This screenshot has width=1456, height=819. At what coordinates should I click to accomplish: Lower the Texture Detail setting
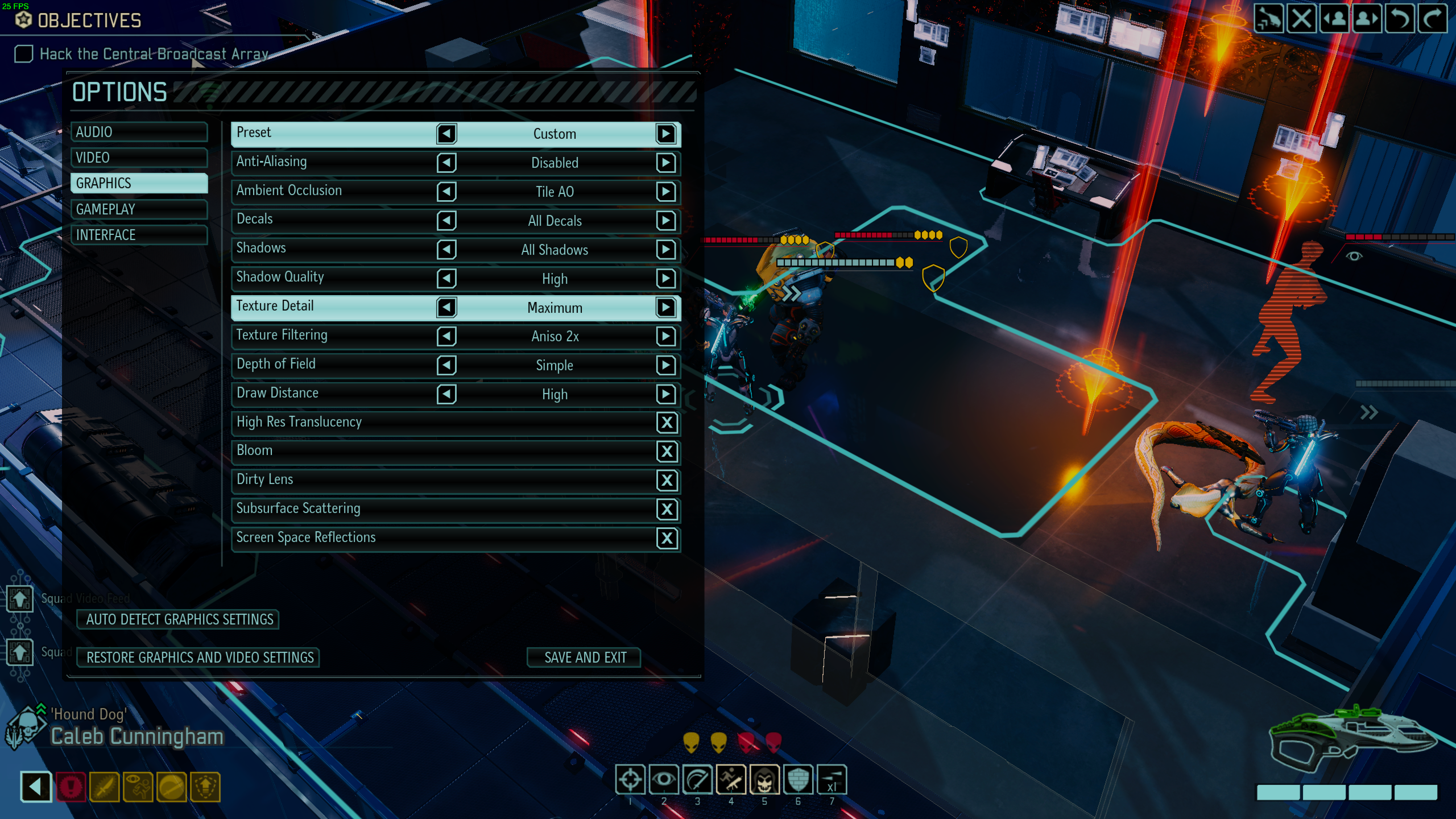[x=446, y=308]
